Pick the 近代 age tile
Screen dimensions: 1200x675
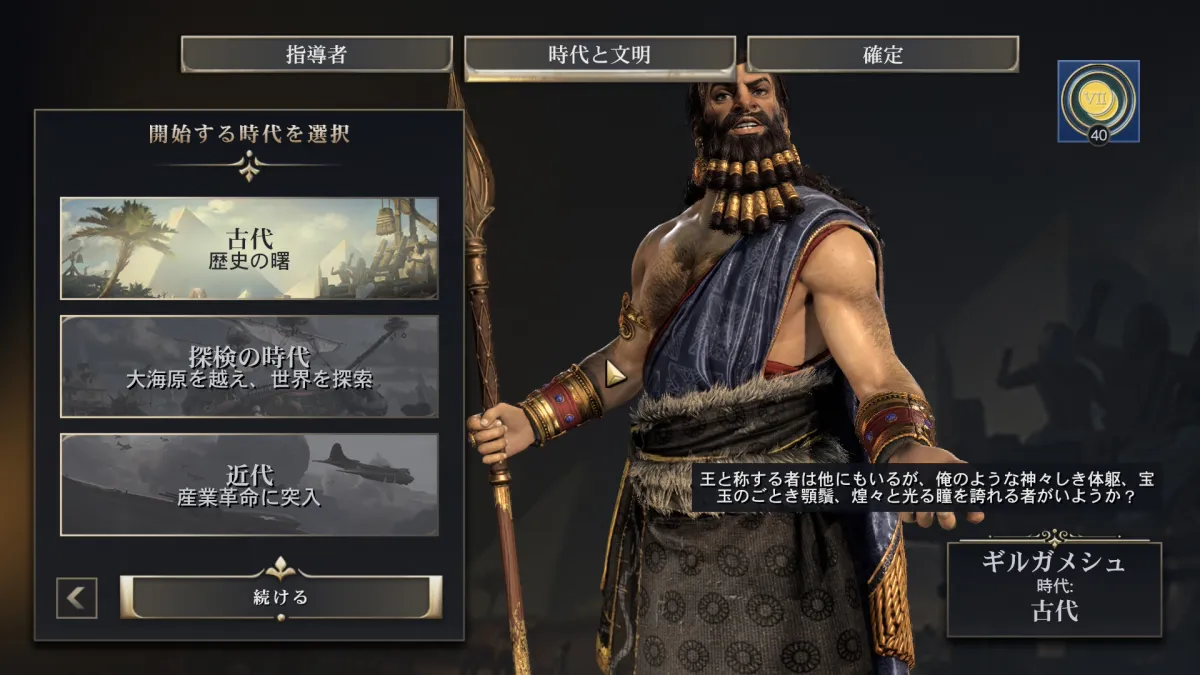point(249,484)
